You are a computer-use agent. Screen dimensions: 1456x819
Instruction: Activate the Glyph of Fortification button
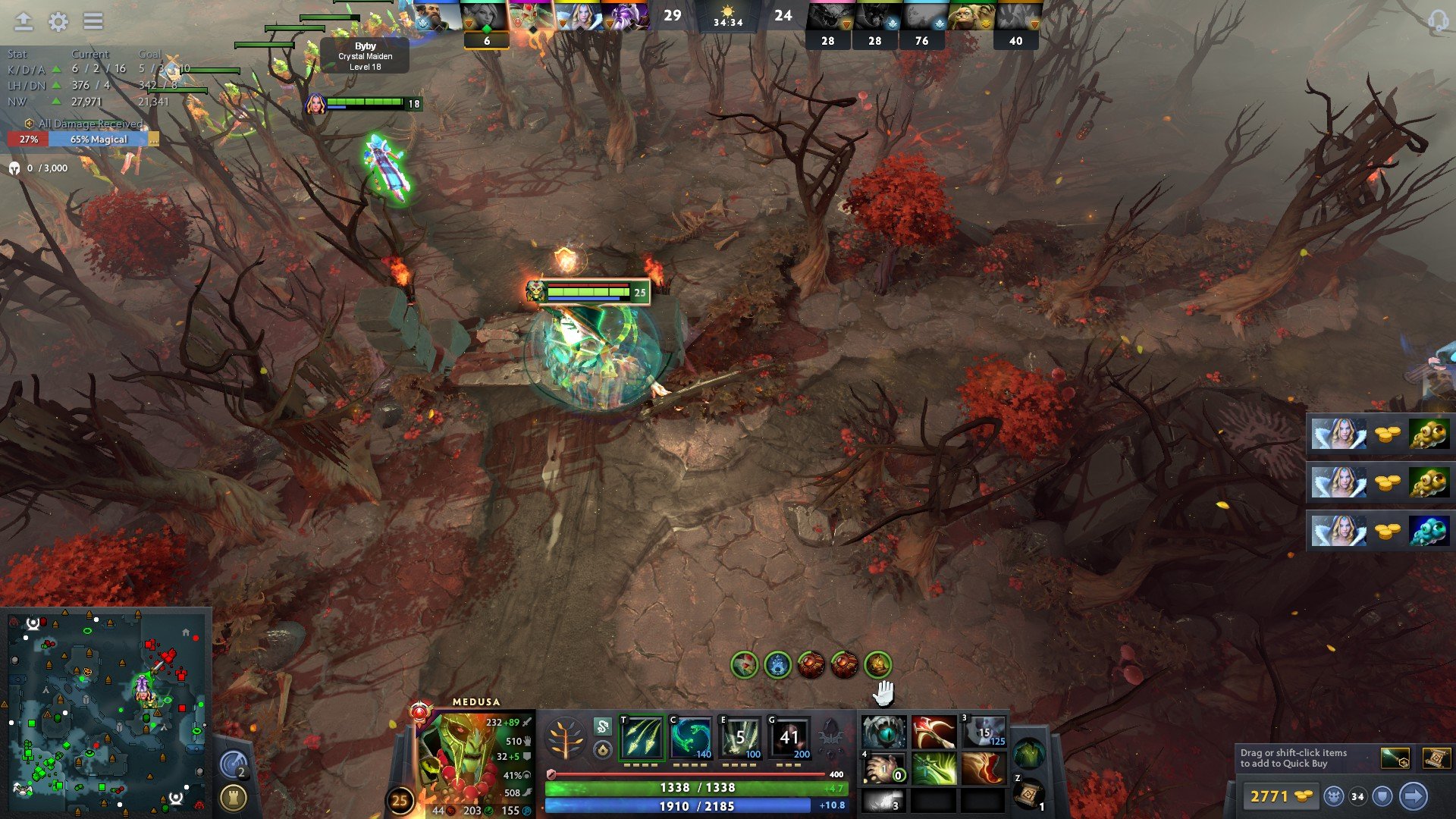(x=234, y=797)
